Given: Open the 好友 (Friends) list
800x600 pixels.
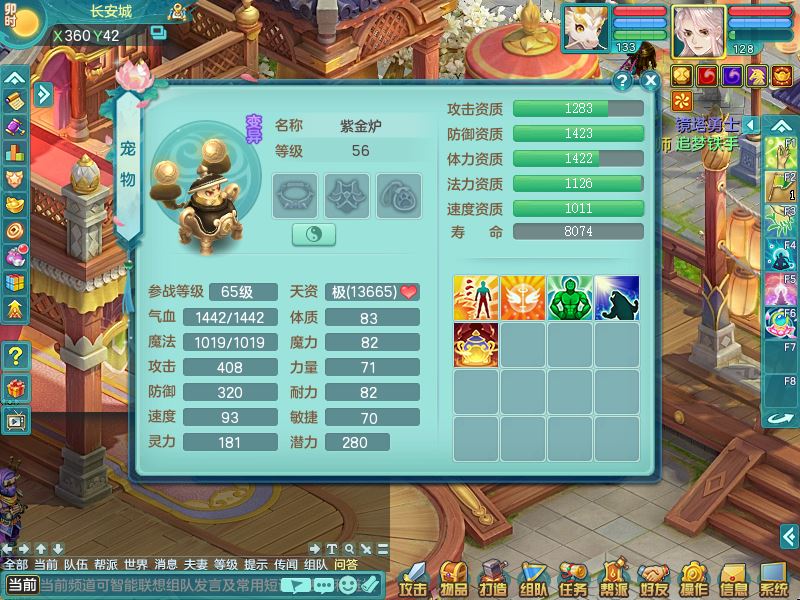Looking at the screenshot, I should (x=653, y=579).
